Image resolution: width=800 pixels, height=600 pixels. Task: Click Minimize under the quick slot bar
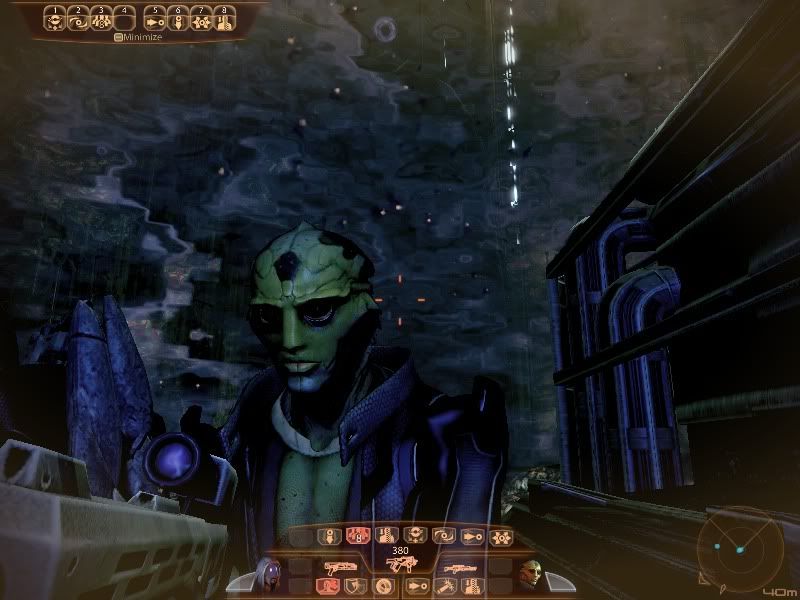138,37
